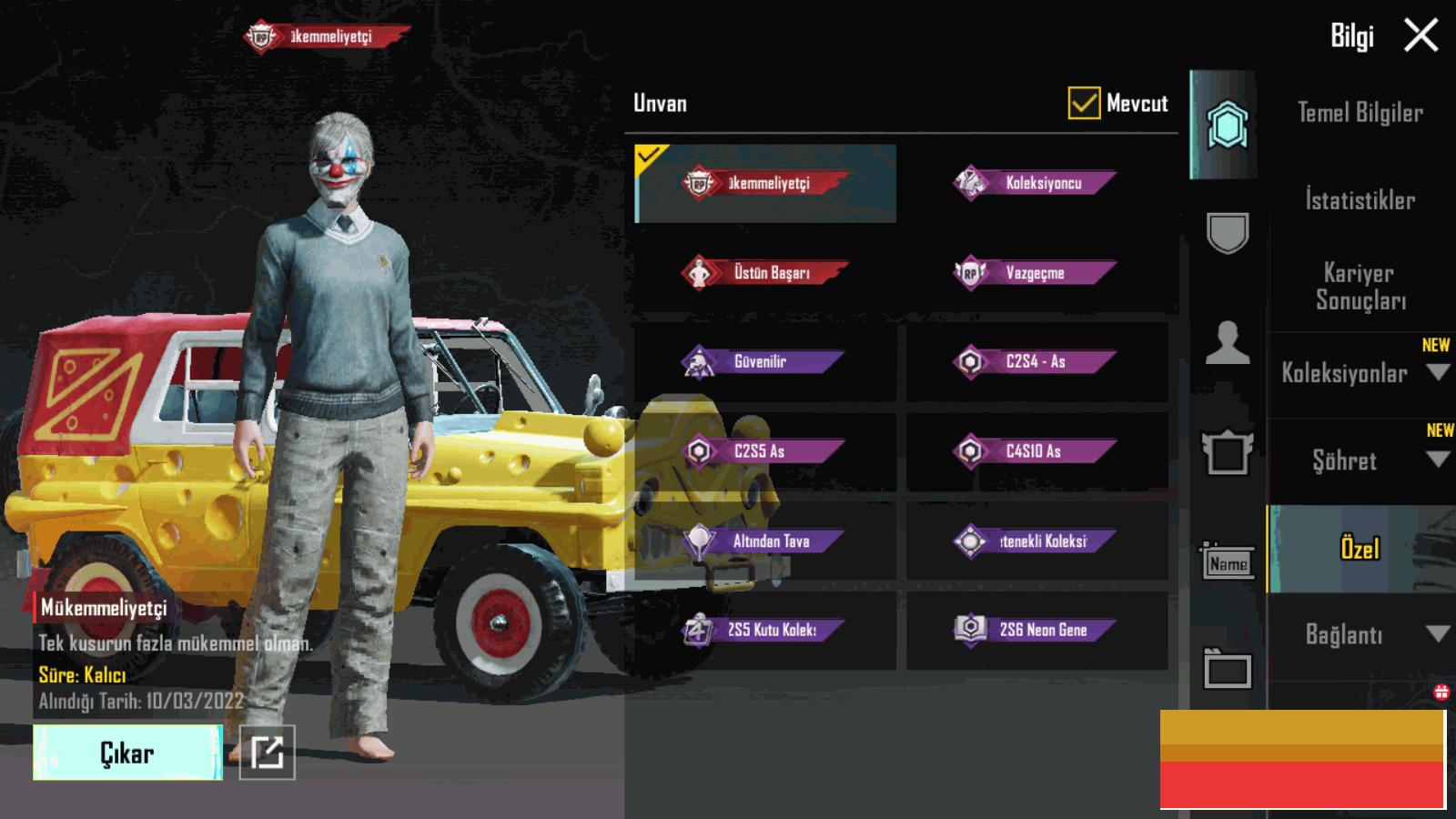The width and height of the screenshot is (1456, 819).
Task: Expand the Koleksiyonlar section
Action: point(1360,372)
